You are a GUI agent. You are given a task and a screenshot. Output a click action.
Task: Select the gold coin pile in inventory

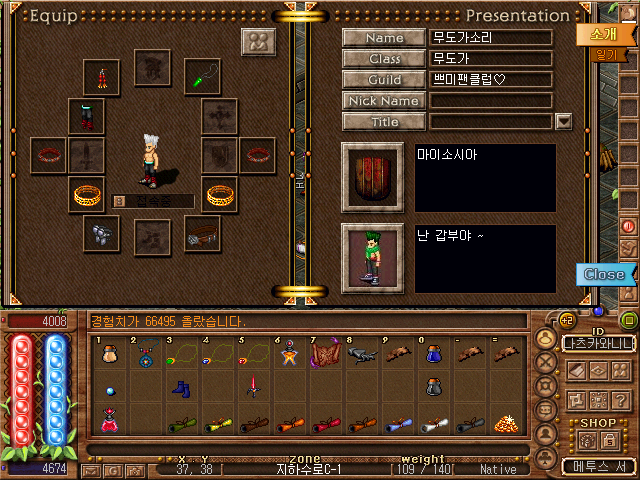click(507, 422)
